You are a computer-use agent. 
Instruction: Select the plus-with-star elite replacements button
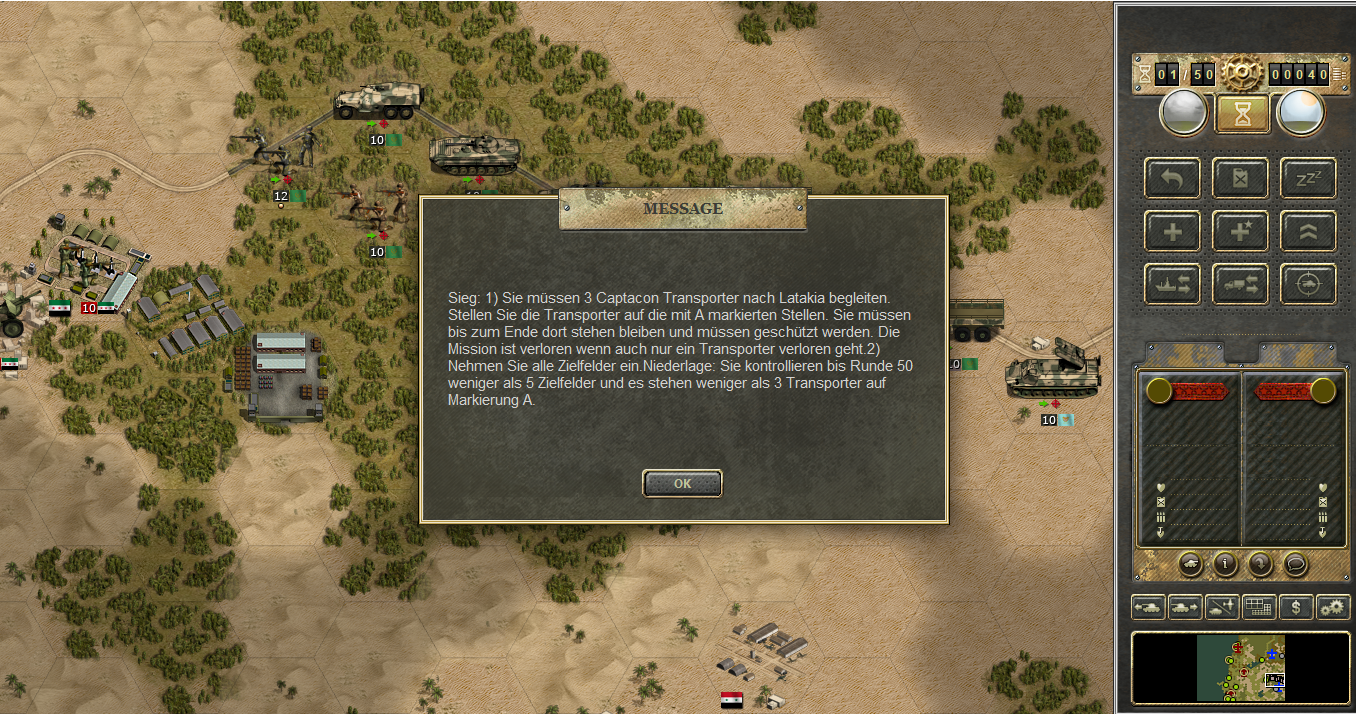(x=1241, y=232)
